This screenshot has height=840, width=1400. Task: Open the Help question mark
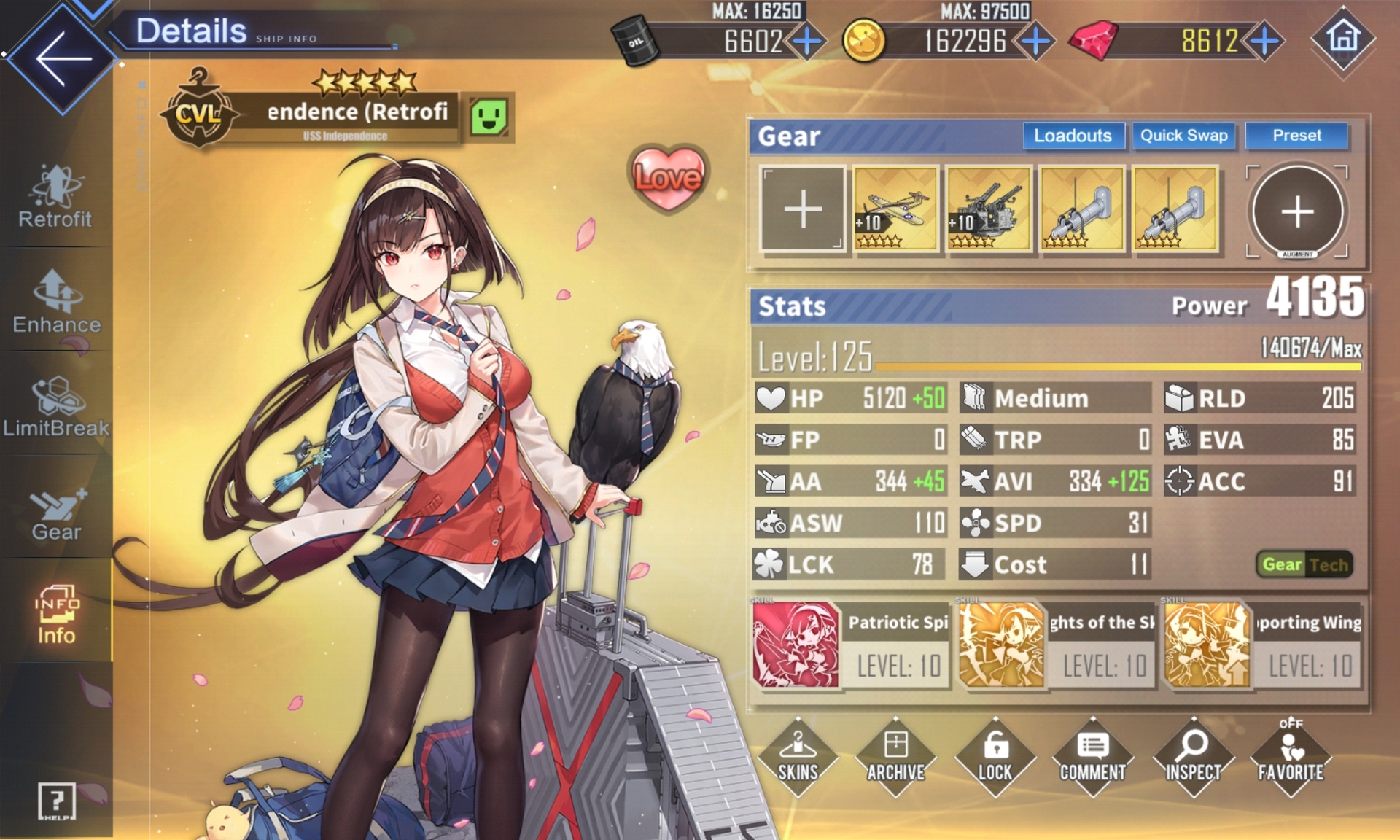[56, 801]
